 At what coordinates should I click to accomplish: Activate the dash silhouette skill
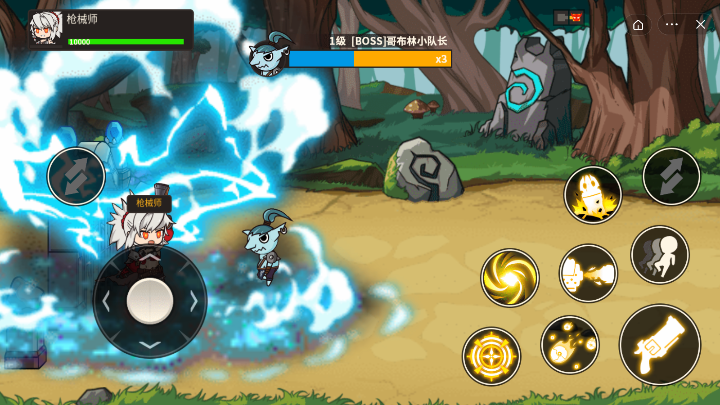pyautogui.click(x=660, y=254)
